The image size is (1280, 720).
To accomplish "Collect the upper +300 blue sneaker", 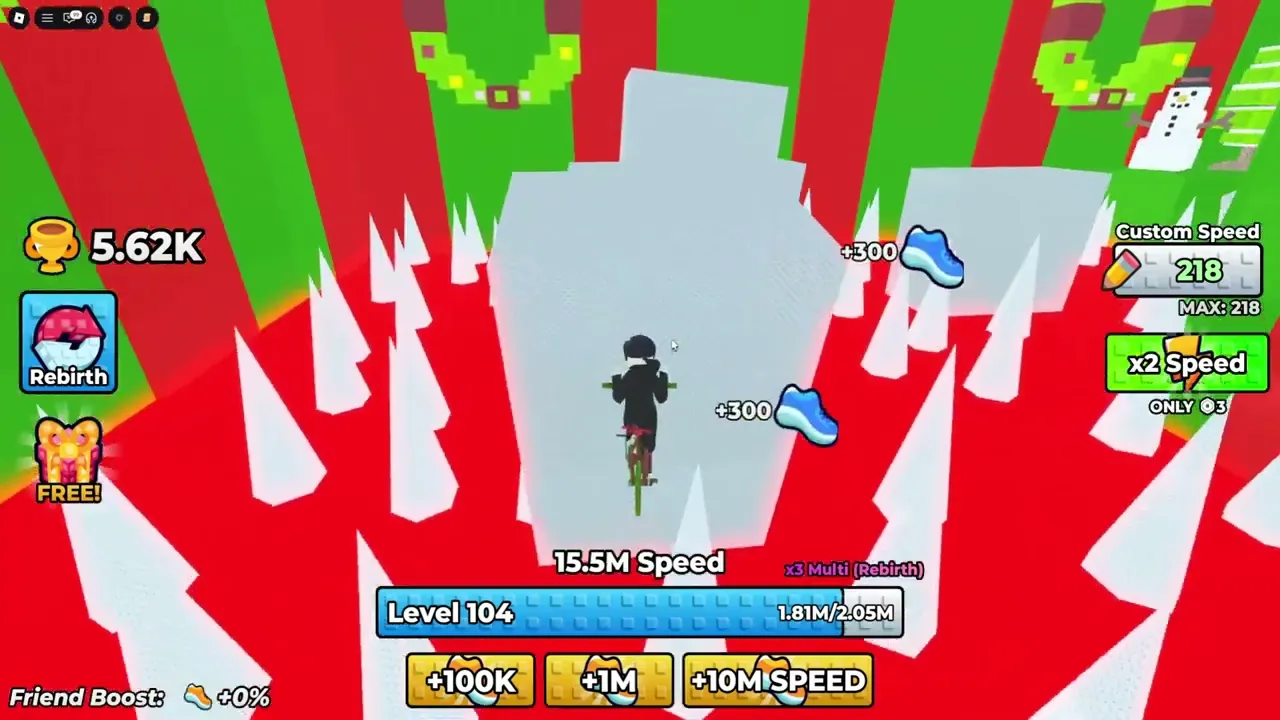I will [932, 258].
